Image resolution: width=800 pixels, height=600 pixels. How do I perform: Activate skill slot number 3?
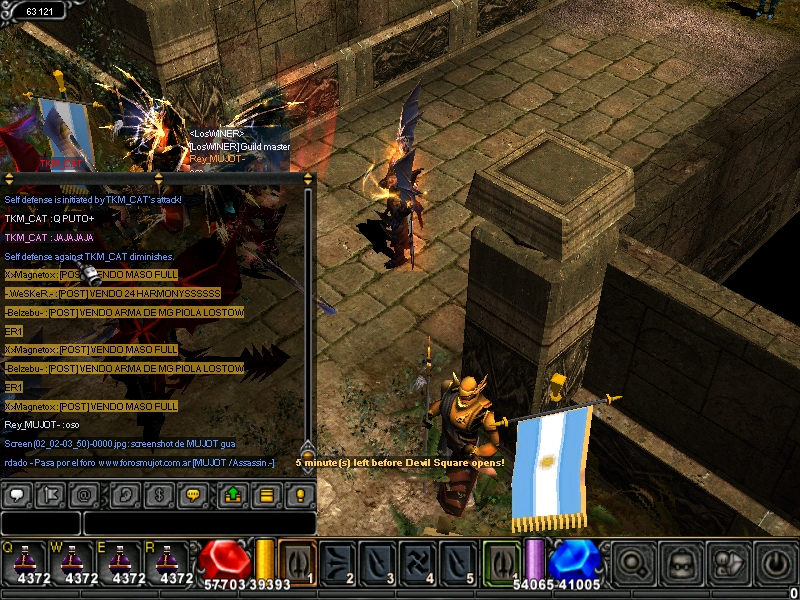tap(380, 561)
